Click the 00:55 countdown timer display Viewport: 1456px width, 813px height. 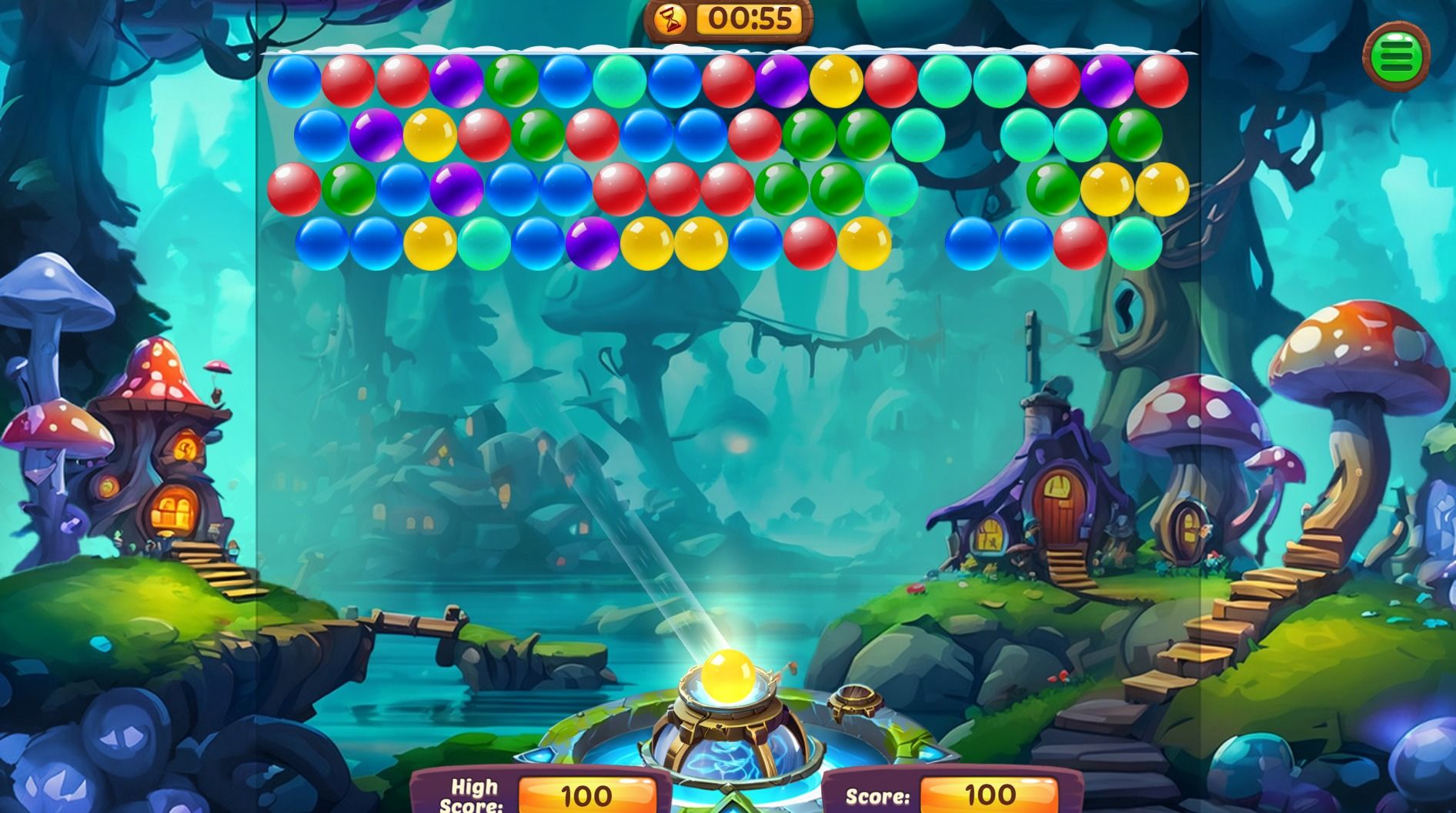click(x=750, y=21)
